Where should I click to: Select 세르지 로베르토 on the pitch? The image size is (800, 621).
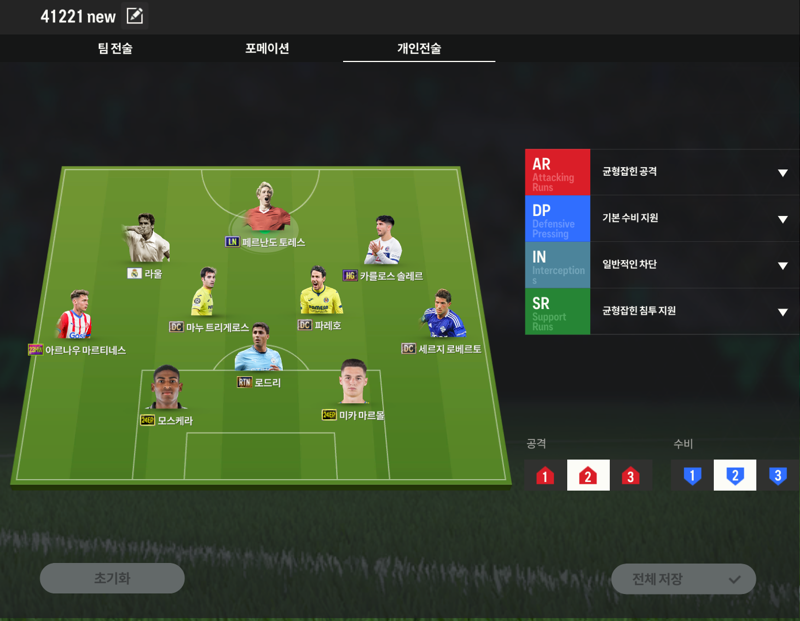(x=443, y=317)
